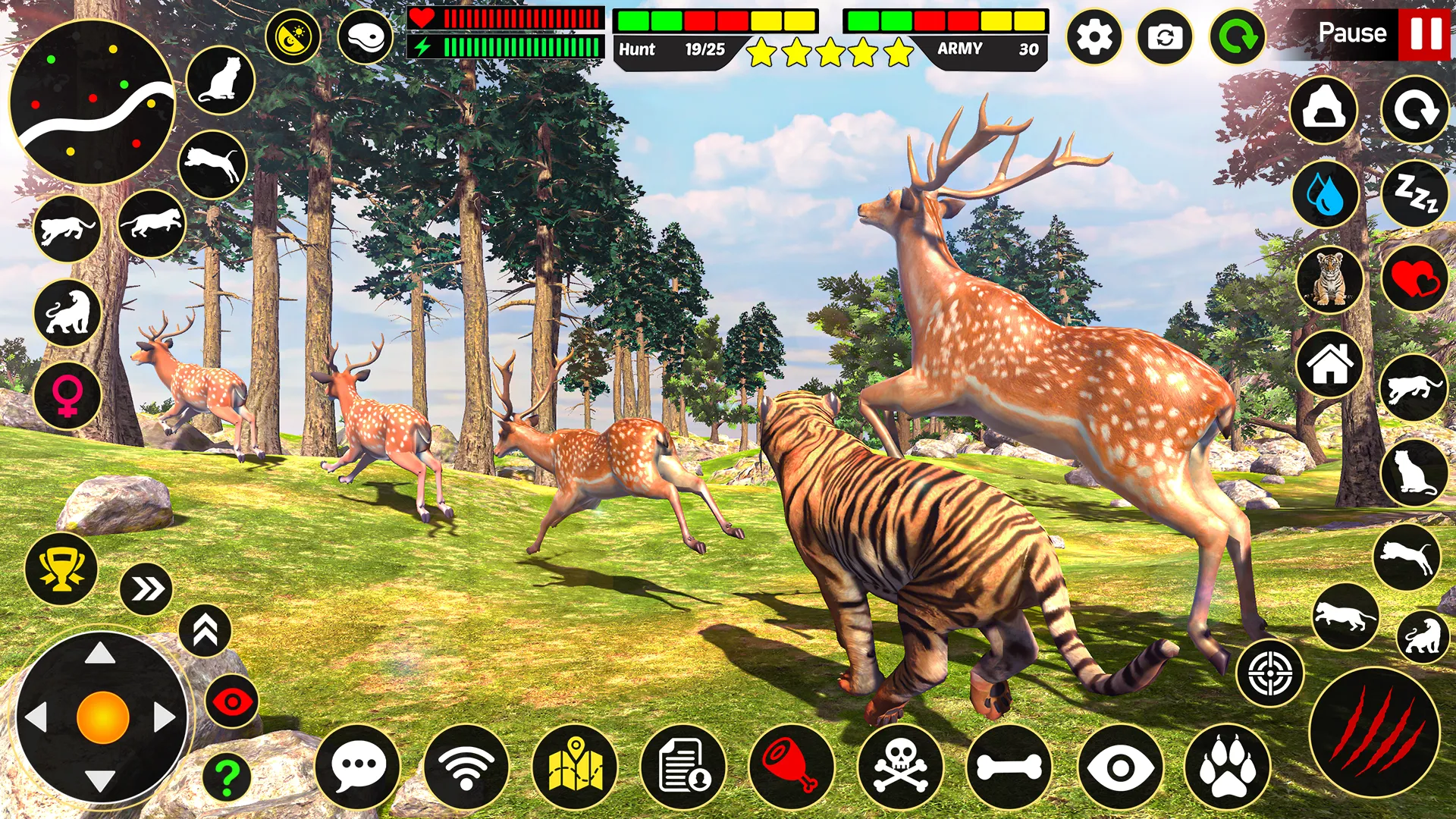Select the ARMY 30 banner

pyautogui.click(x=982, y=51)
